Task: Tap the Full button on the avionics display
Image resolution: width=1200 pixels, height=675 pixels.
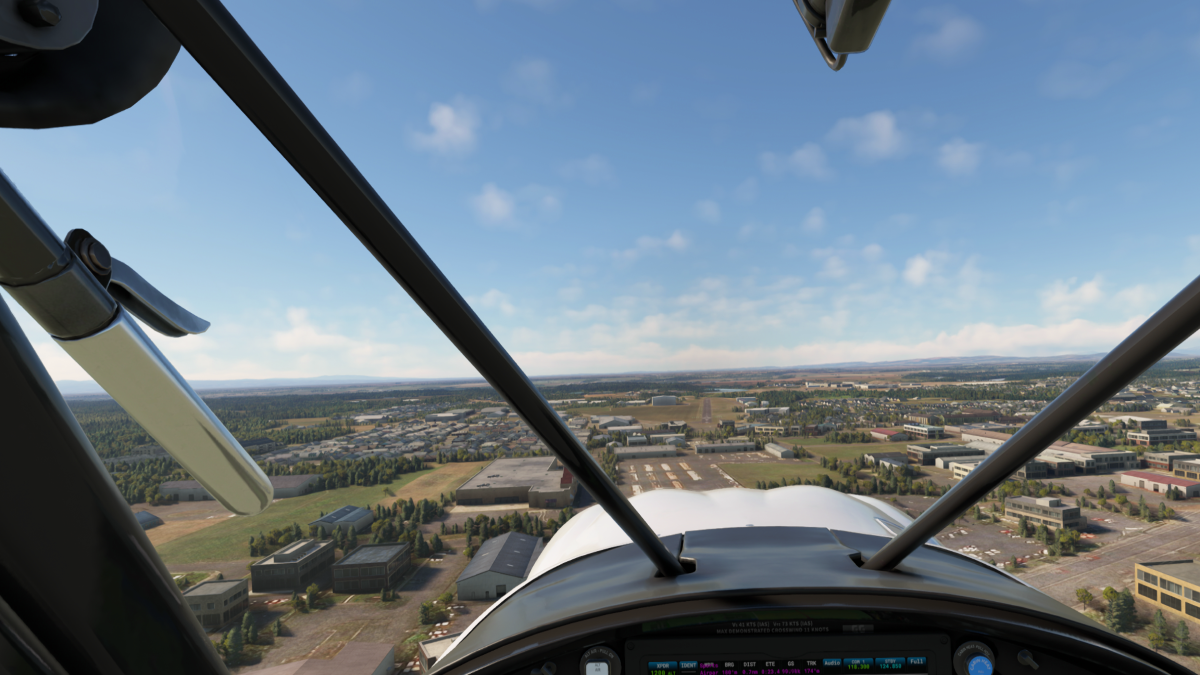Action: coord(916,663)
